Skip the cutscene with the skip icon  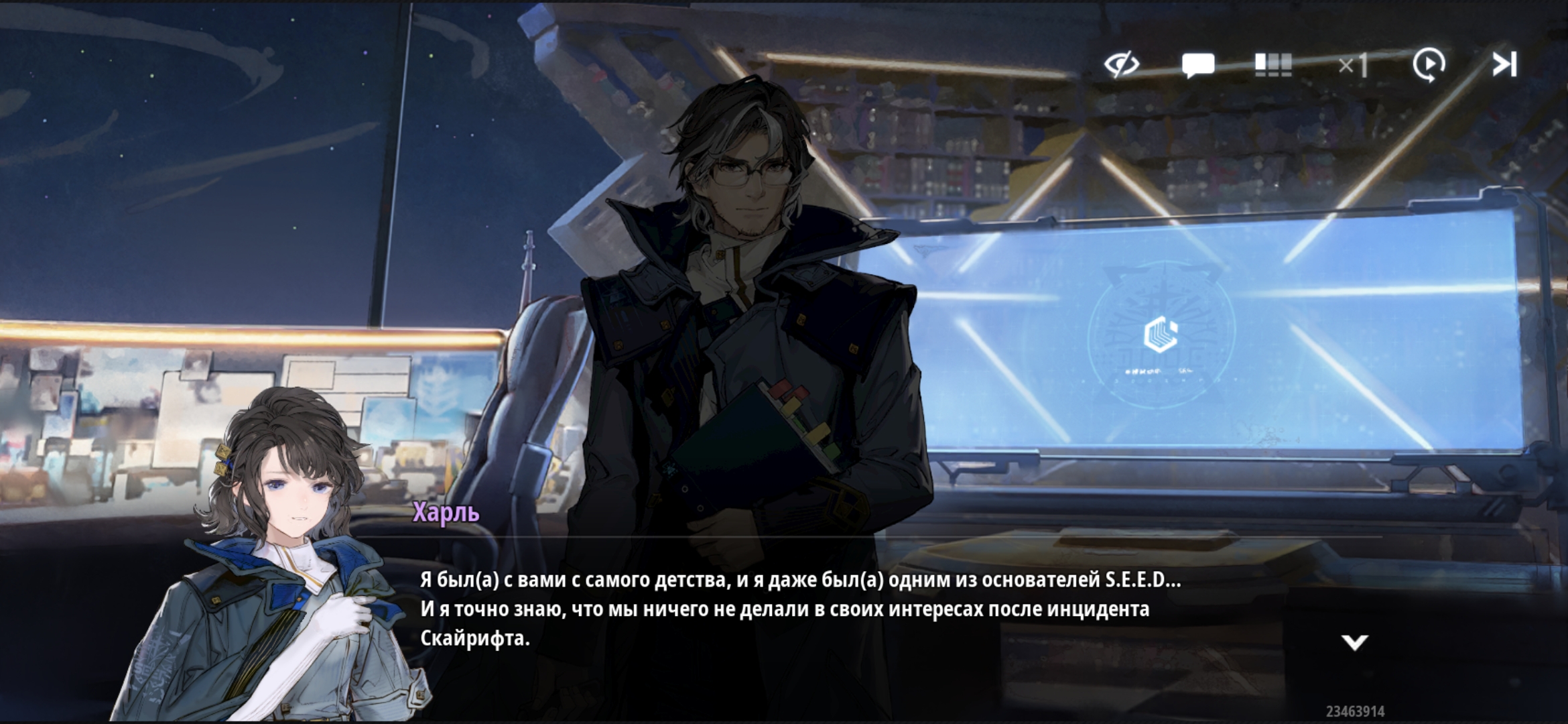(1504, 65)
